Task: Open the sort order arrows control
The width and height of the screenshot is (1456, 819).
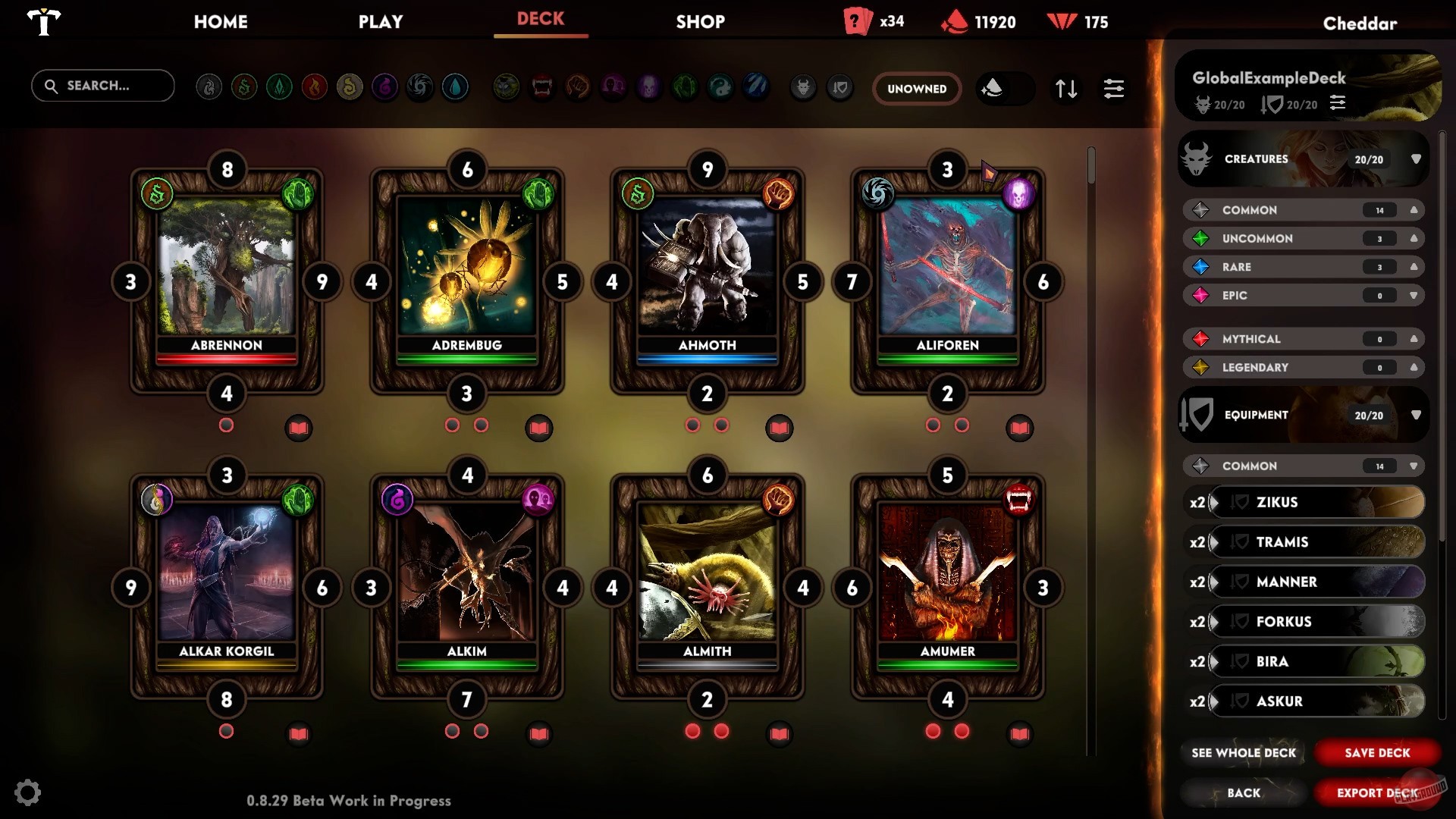Action: (x=1067, y=89)
